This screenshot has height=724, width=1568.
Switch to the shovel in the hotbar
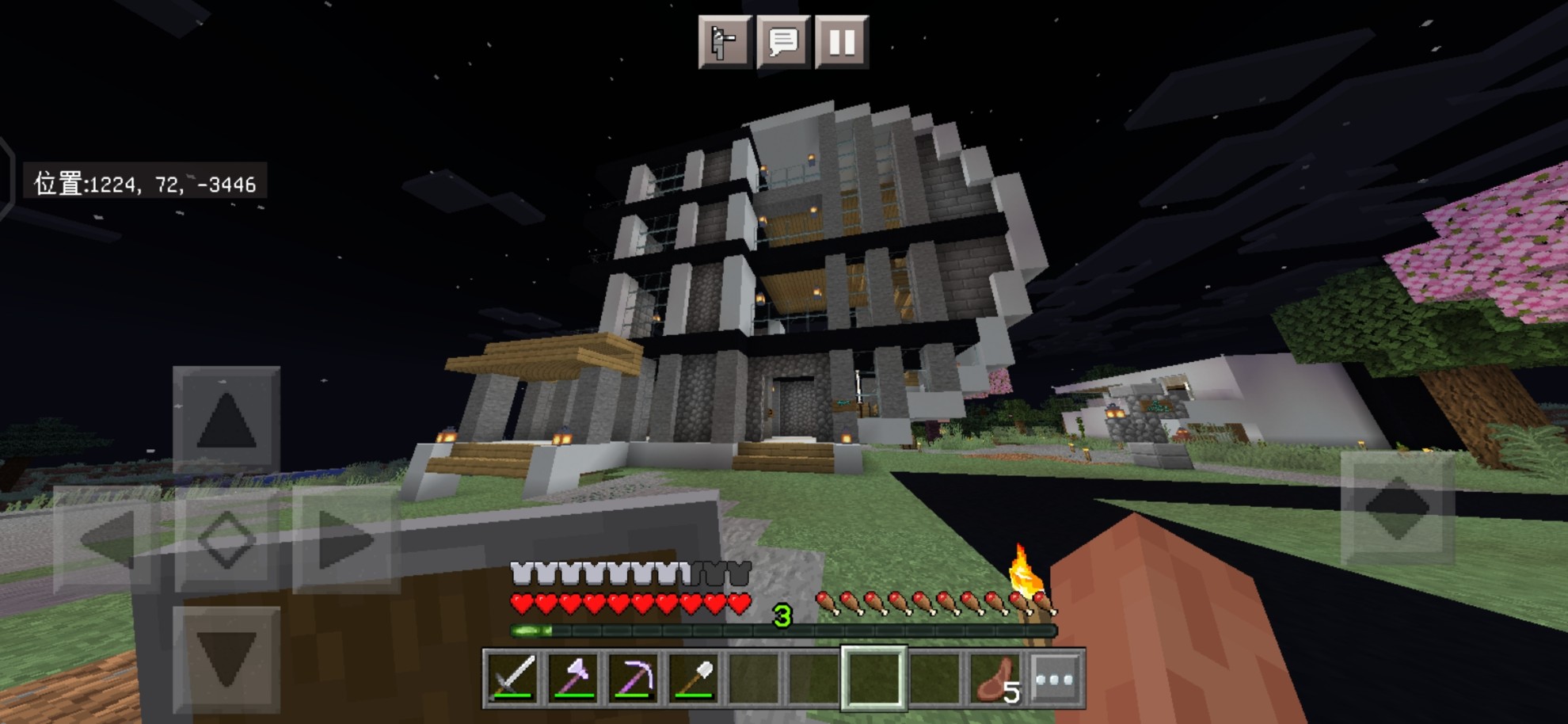695,678
